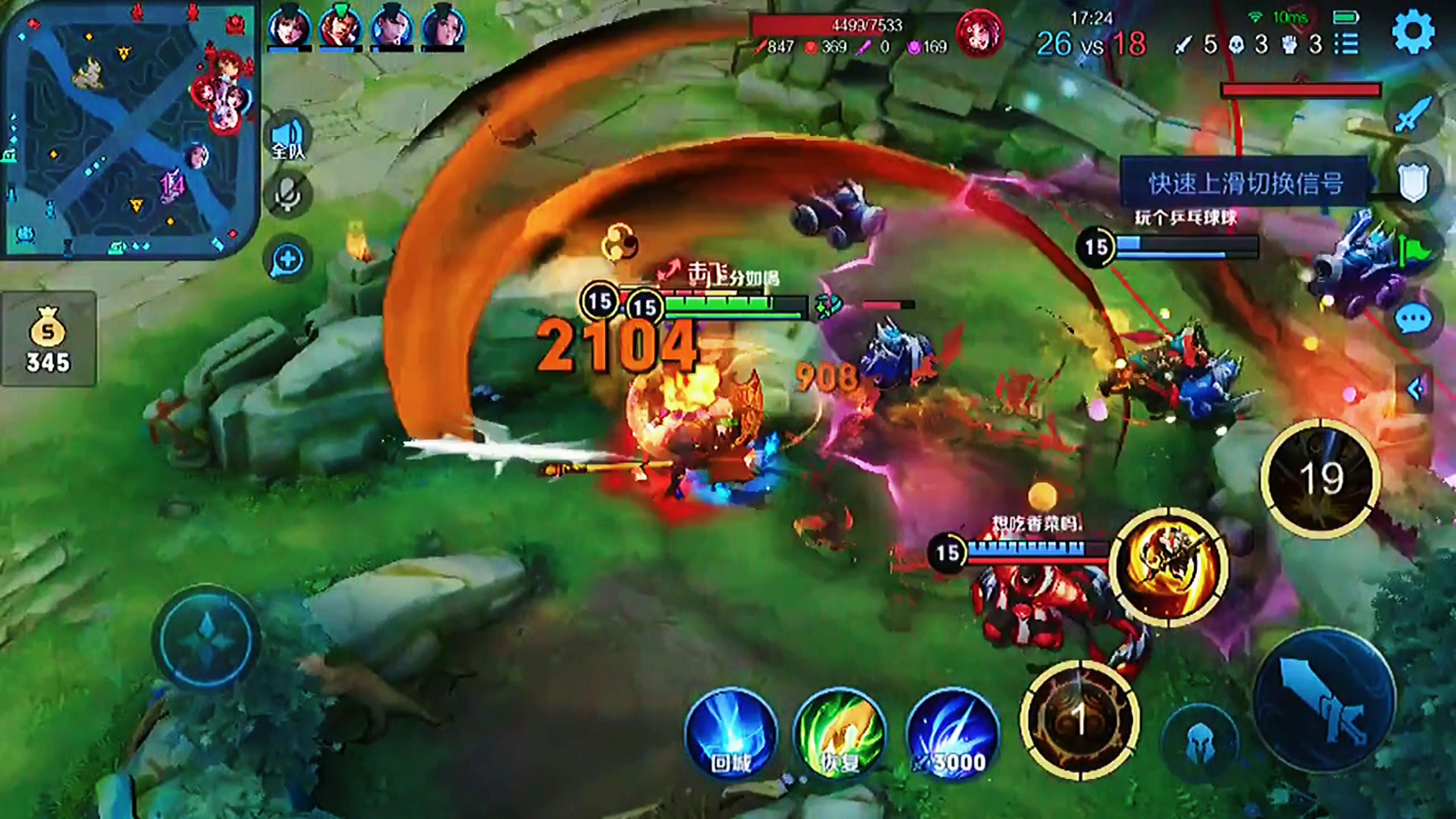Open the settings gear menu
The height and width of the screenshot is (819, 1456).
point(1413,32)
